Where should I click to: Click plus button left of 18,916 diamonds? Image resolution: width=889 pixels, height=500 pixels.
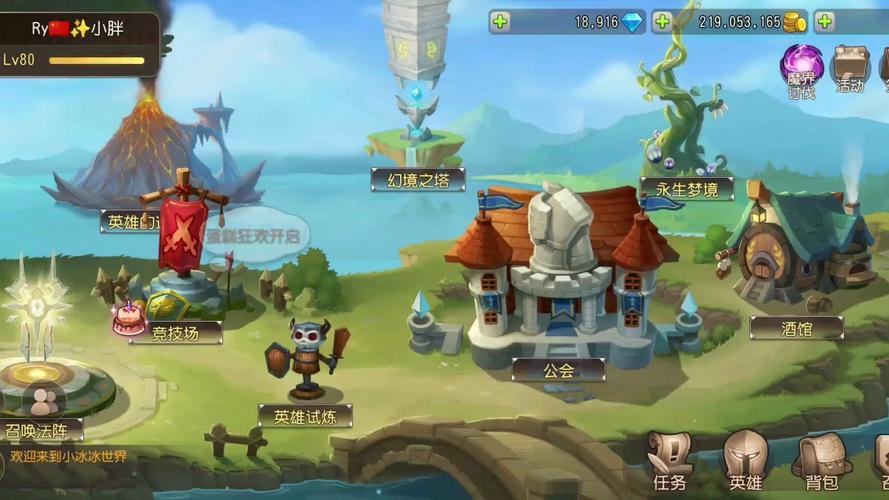pyautogui.click(x=500, y=21)
